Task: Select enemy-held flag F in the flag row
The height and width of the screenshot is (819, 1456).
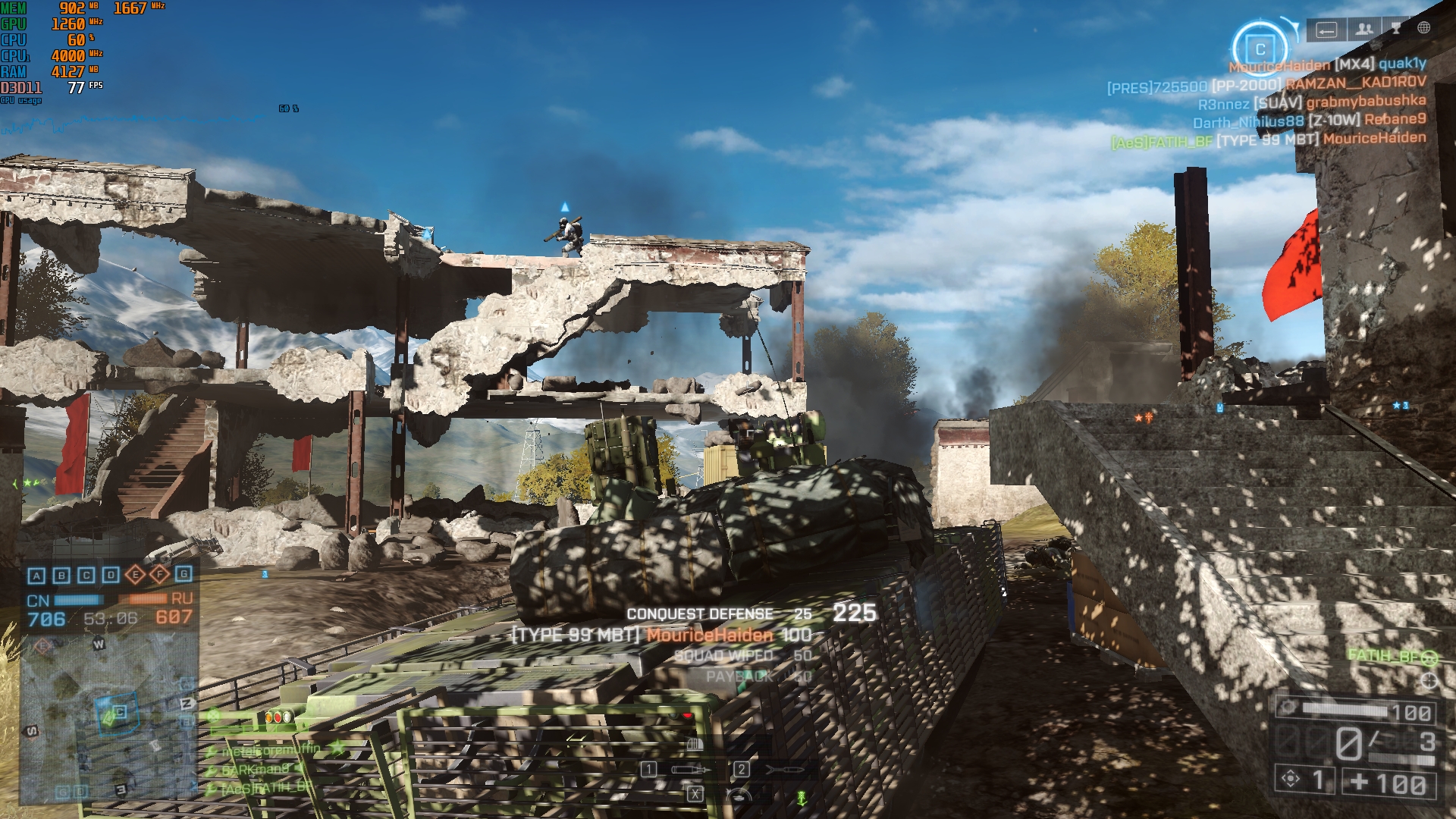Action: [x=159, y=575]
